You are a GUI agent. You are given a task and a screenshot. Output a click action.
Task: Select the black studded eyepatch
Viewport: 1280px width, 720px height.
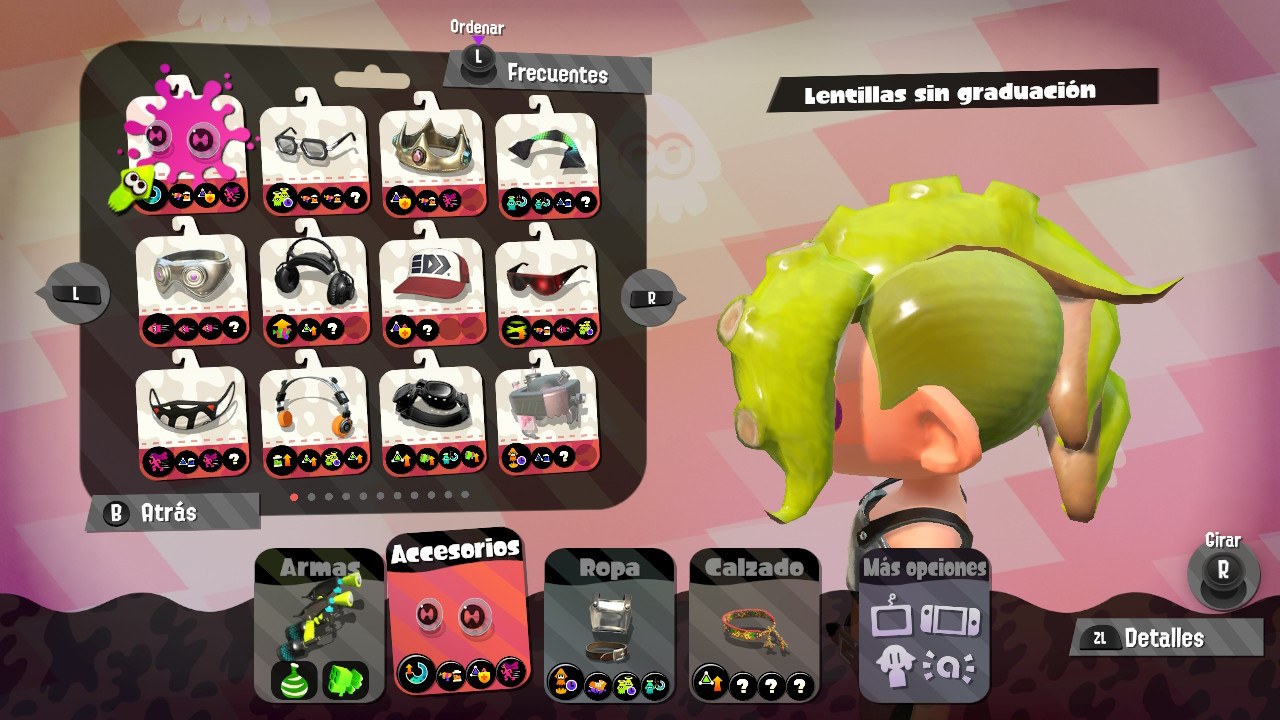click(x=430, y=412)
